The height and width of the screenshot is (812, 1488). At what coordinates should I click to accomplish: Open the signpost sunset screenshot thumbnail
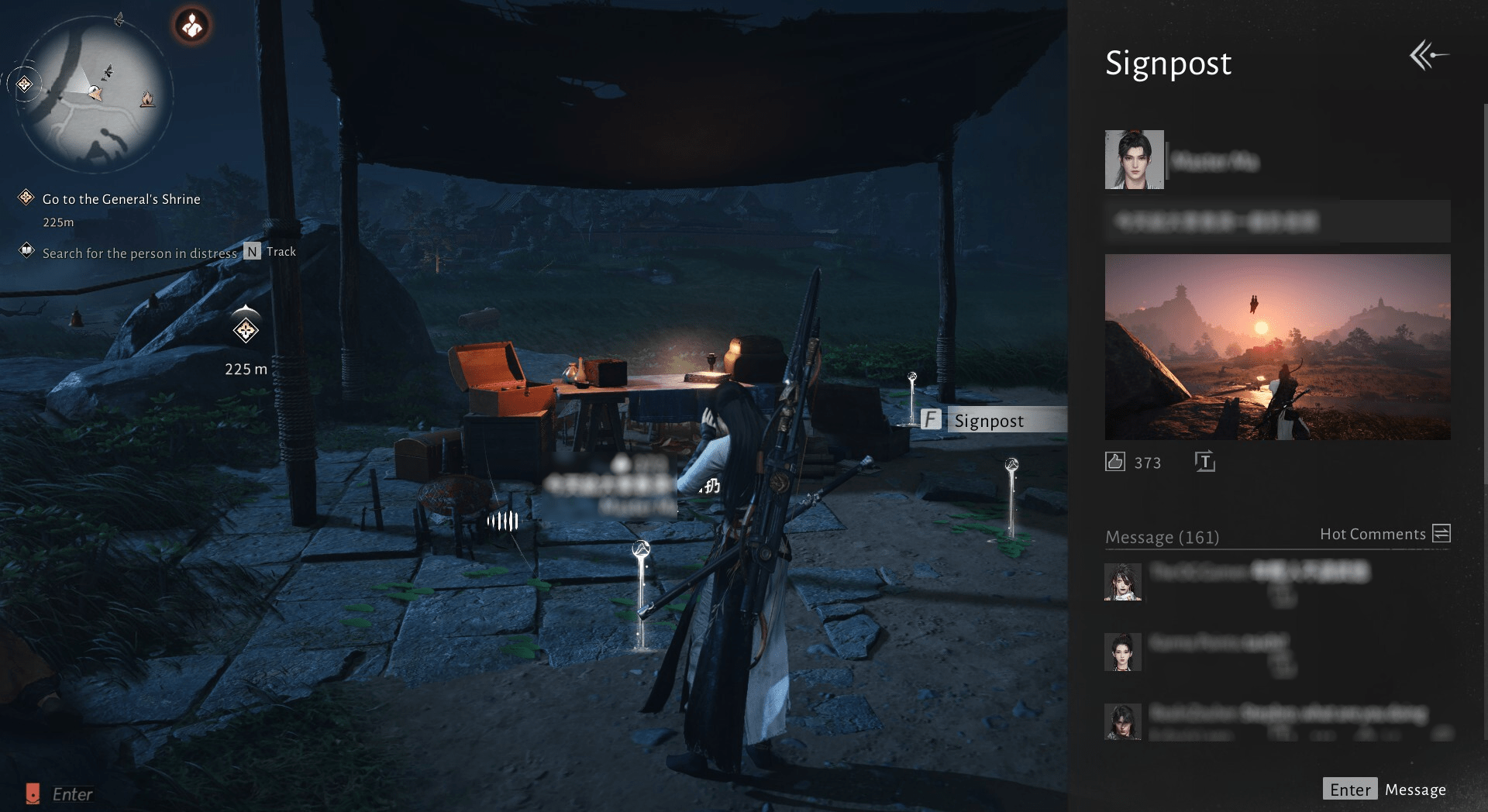[x=1277, y=347]
